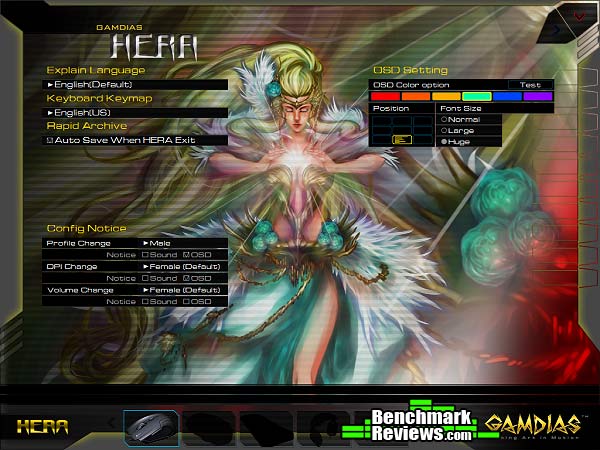Pick the red OSD color swatch

[383, 96]
